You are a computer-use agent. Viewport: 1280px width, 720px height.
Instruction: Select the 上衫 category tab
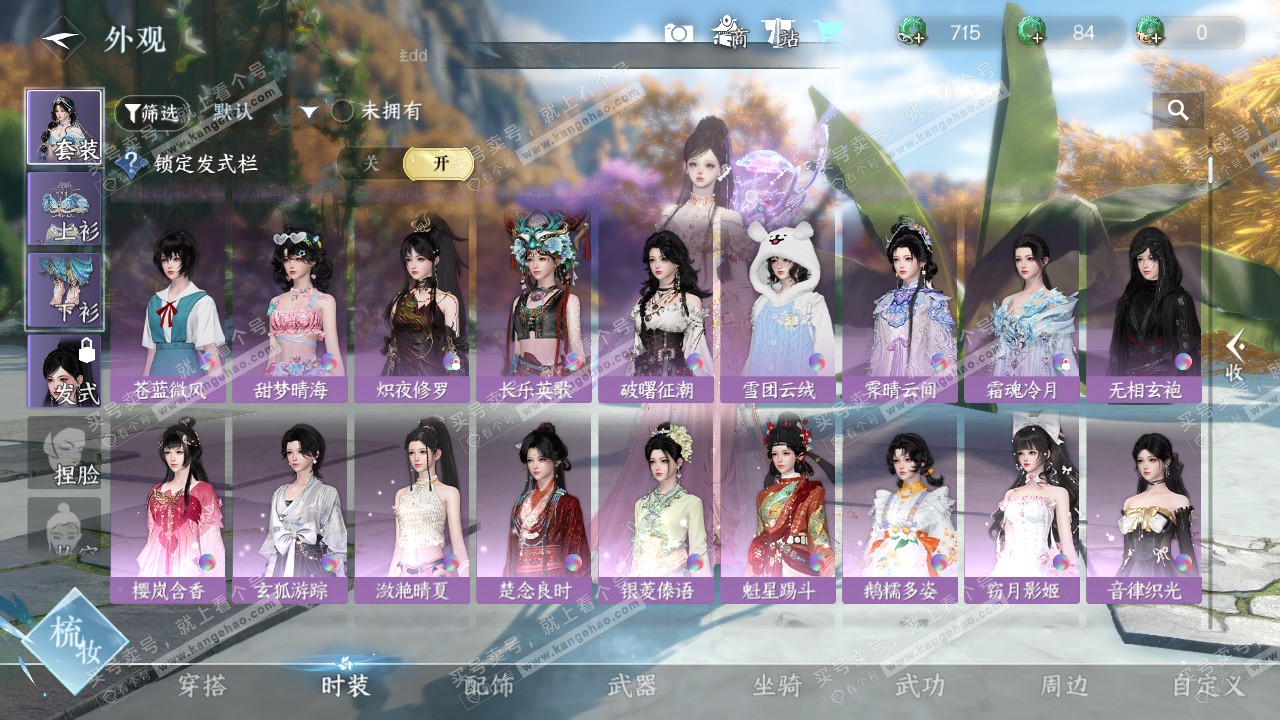(x=64, y=209)
